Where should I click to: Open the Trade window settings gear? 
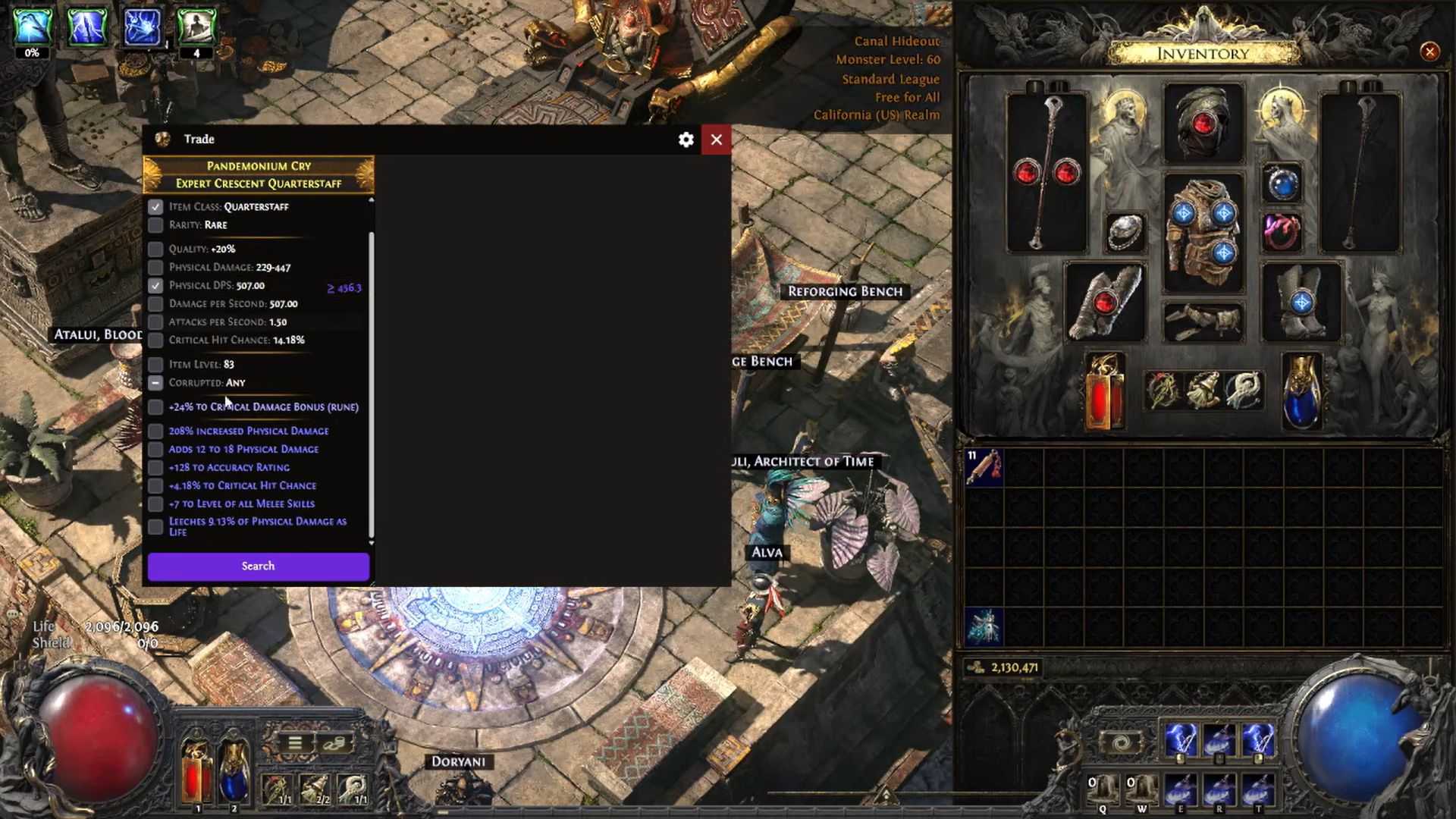click(x=686, y=140)
